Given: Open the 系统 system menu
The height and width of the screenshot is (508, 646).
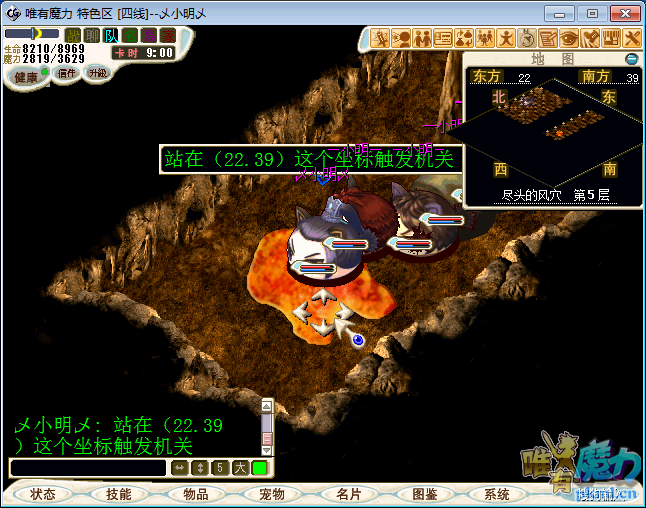Looking at the screenshot, I should [497, 494].
